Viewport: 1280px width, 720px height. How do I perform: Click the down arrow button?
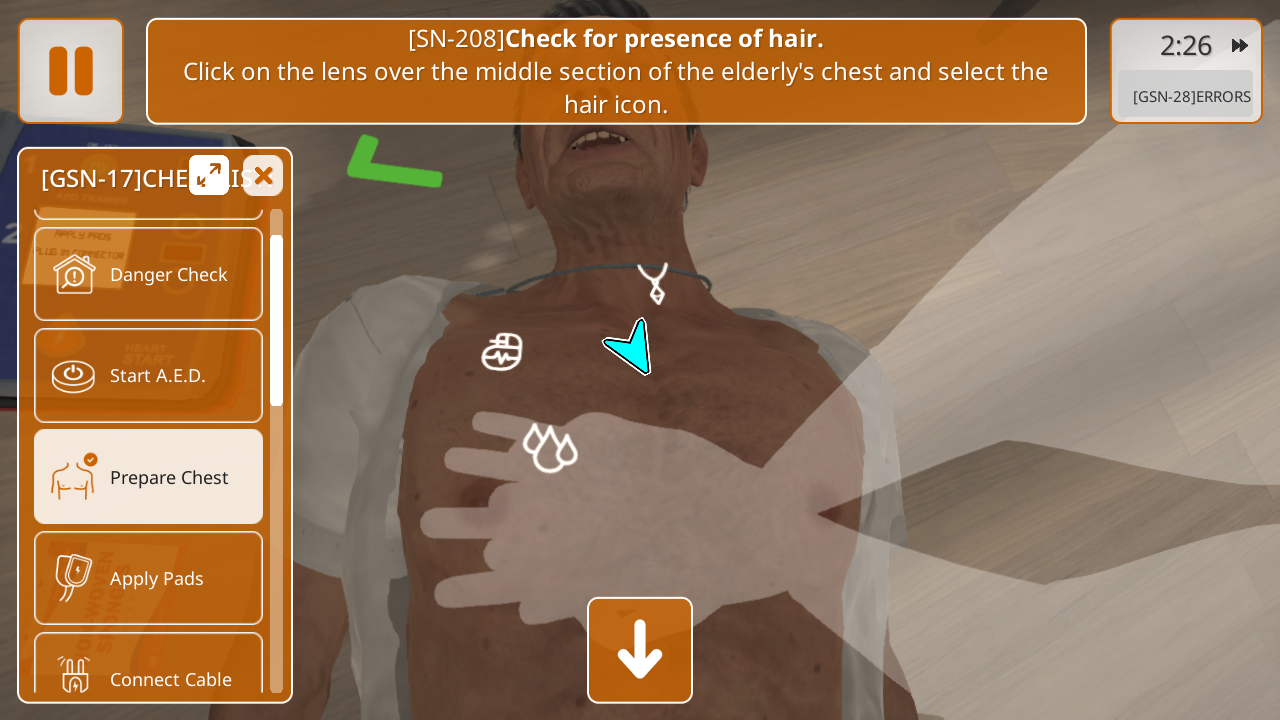click(640, 650)
